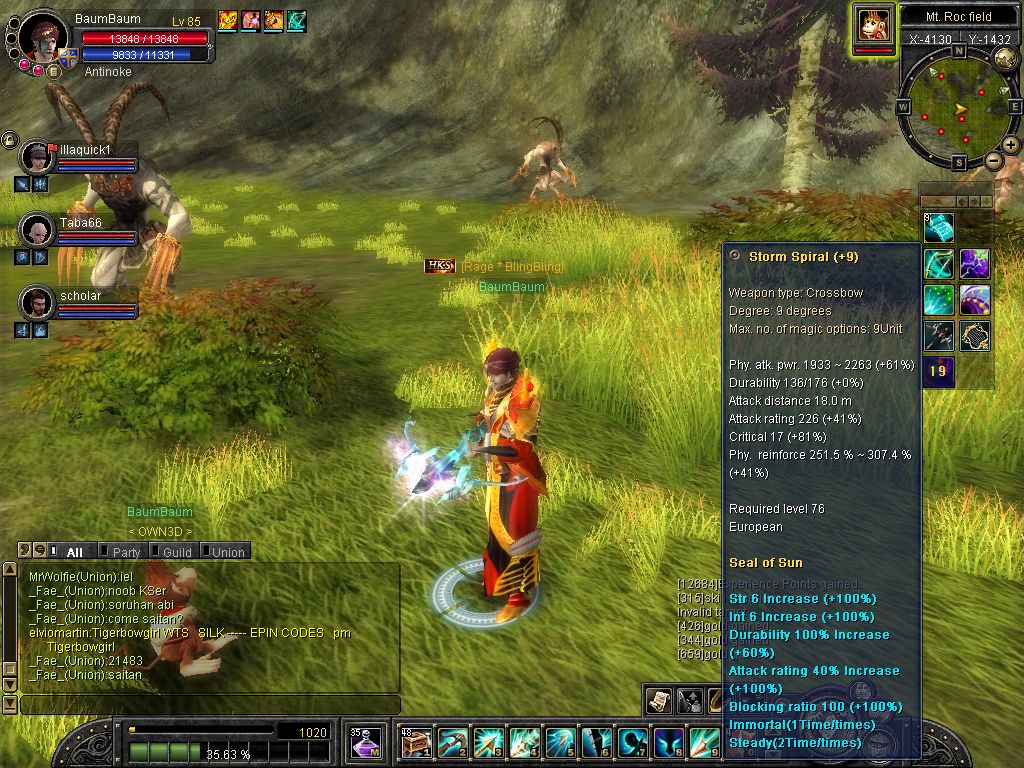Zoom out the minimap with minus button
1024x768 pixels.
pyautogui.click(x=993, y=160)
